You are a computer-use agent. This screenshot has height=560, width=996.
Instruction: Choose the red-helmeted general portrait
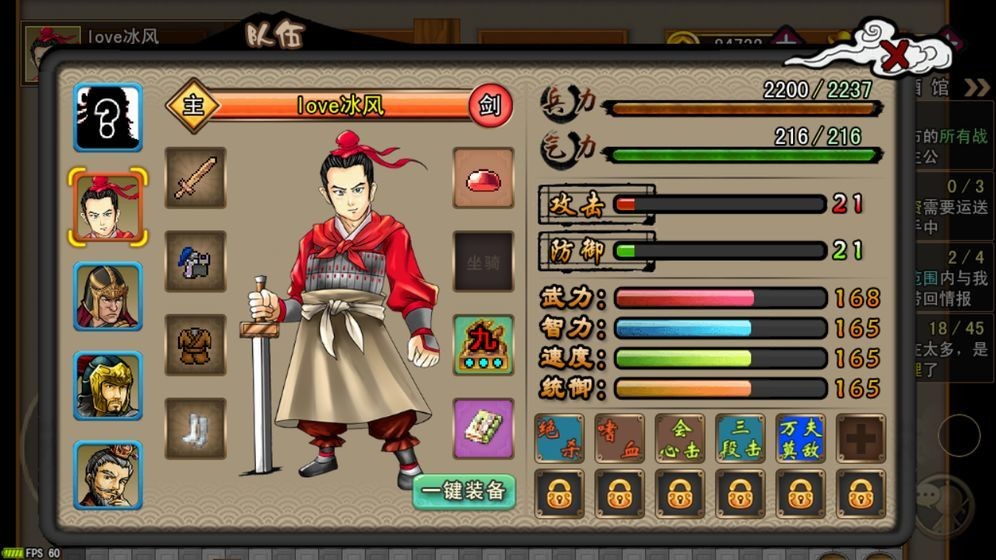click(x=108, y=296)
